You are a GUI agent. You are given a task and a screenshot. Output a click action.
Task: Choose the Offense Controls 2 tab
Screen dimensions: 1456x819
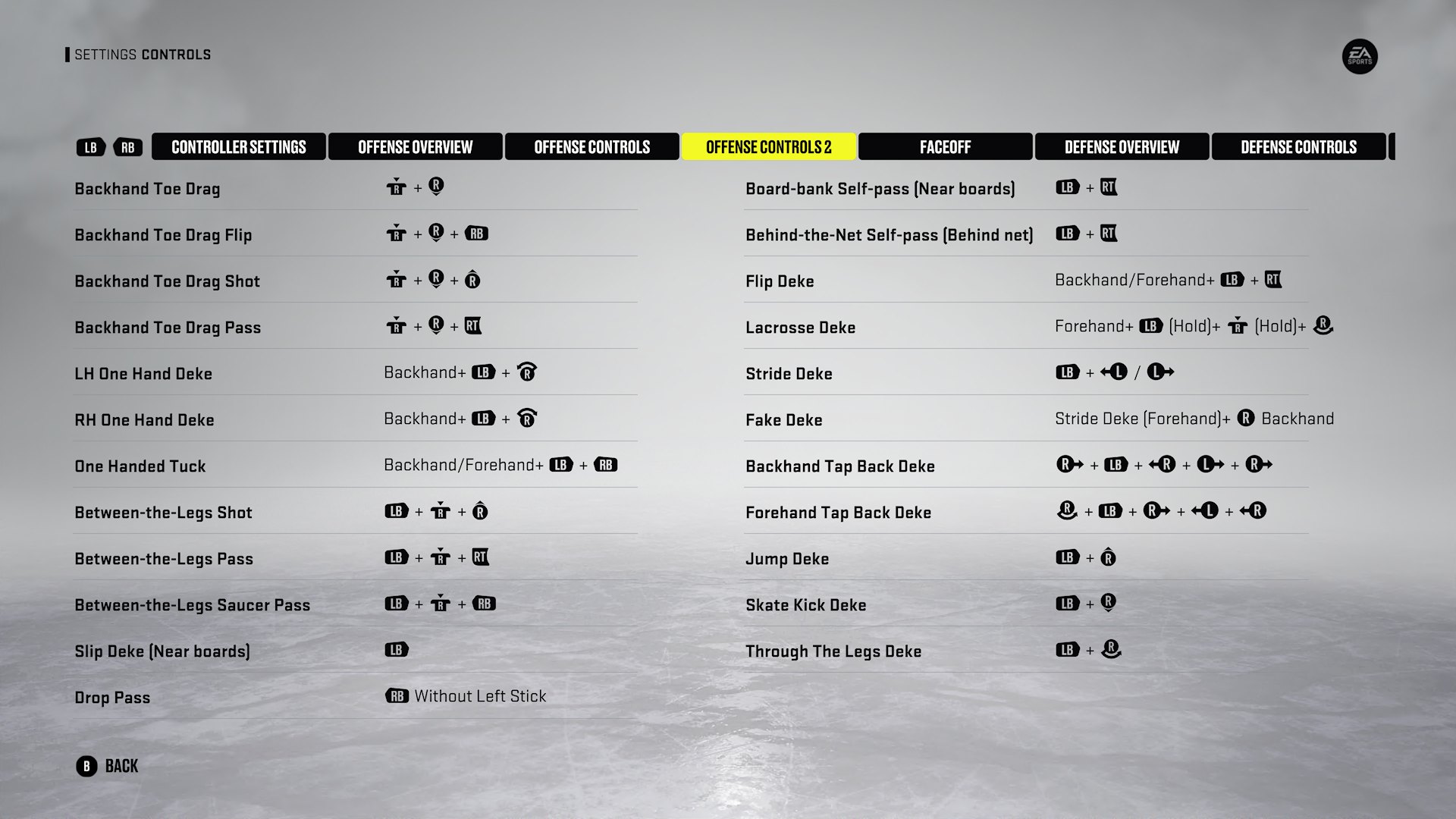coord(768,147)
